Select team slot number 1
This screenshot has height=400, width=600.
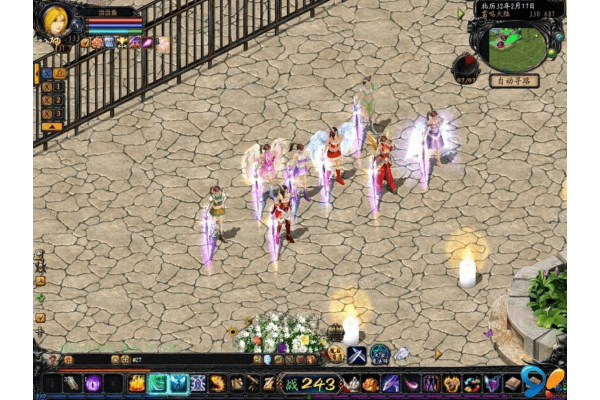pos(58,87)
